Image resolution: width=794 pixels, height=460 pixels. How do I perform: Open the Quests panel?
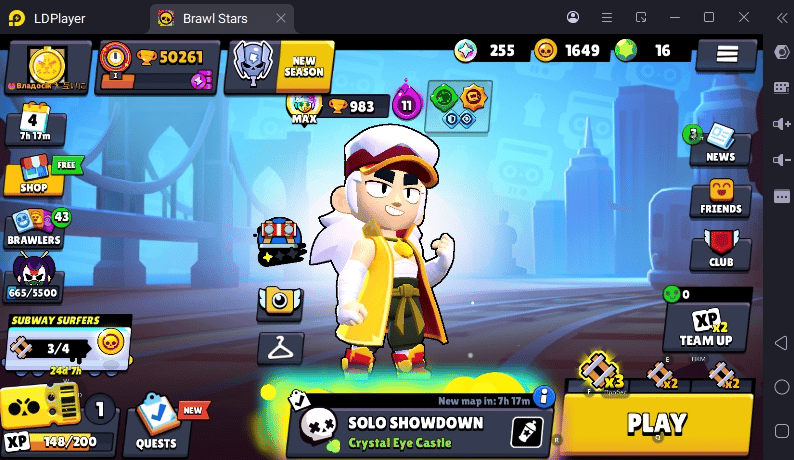(x=157, y=424)
